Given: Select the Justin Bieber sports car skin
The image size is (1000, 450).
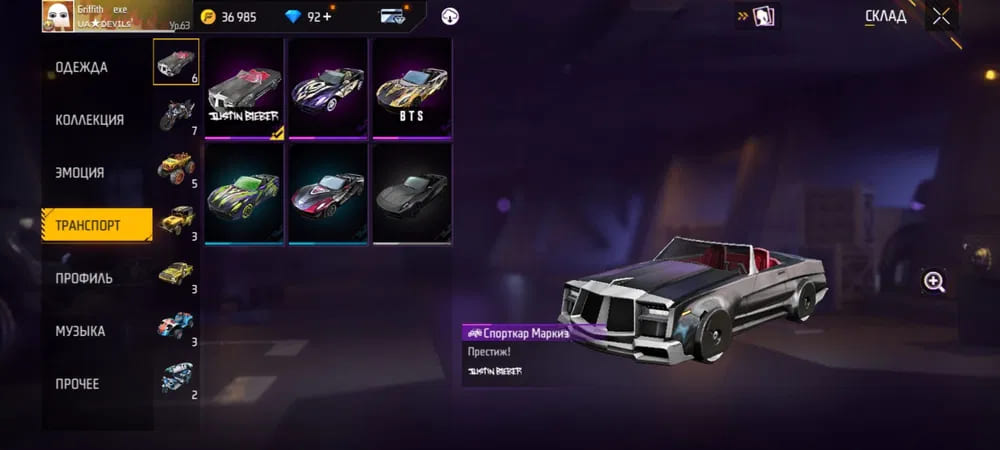Looking at the screenshot, I should click(x=245, y=88).
